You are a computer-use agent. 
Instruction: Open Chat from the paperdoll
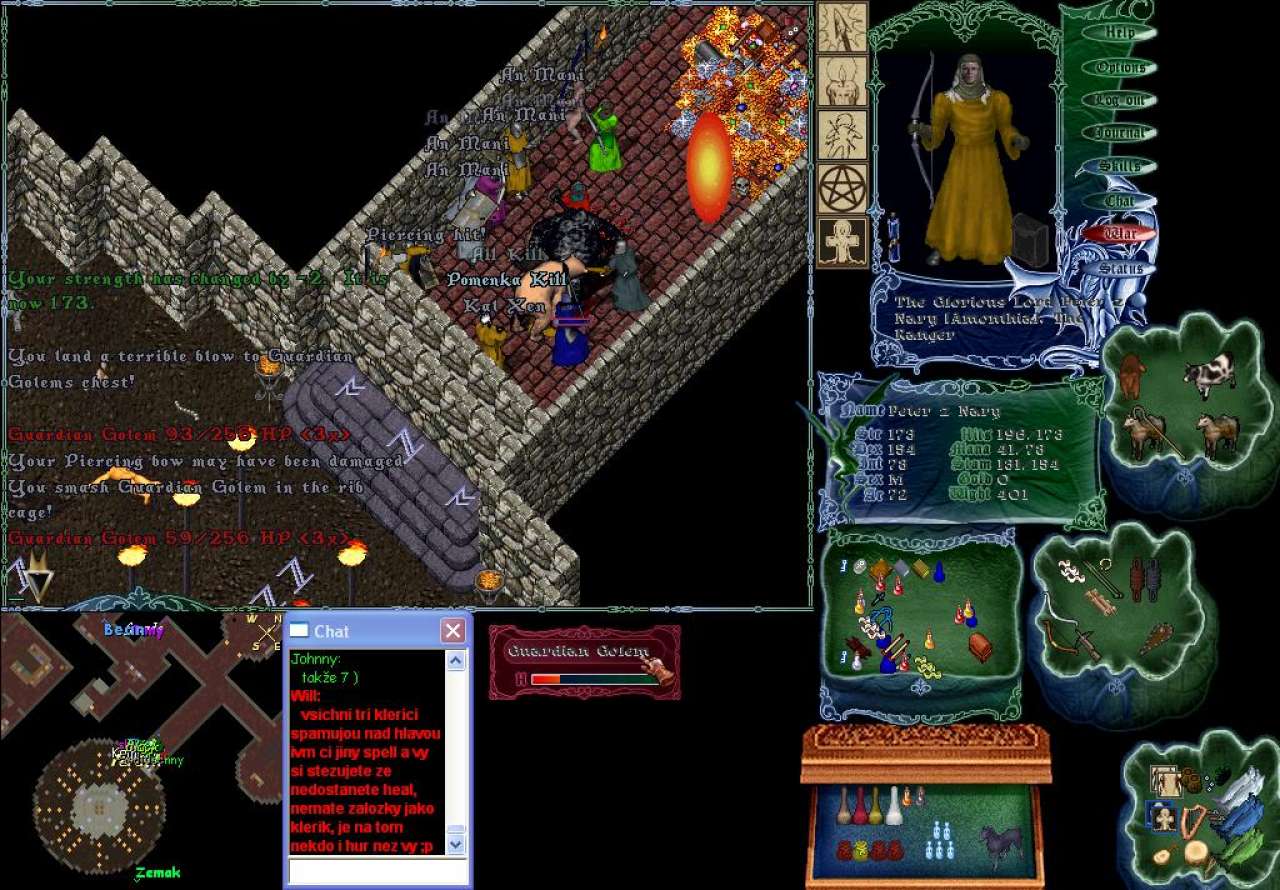1119,201
